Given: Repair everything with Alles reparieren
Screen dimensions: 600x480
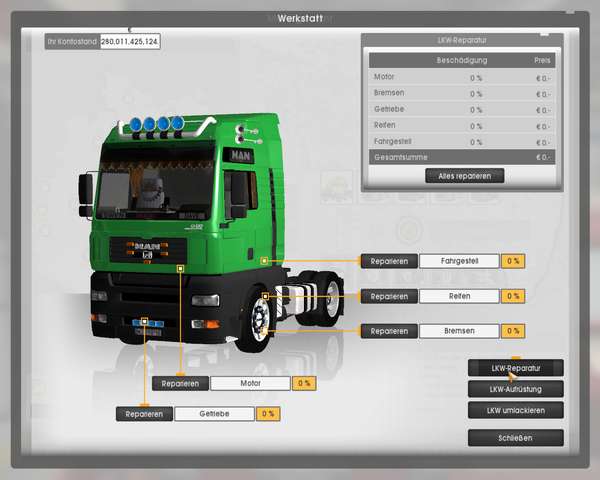Looking at the screenshot, I should [464, 176].
